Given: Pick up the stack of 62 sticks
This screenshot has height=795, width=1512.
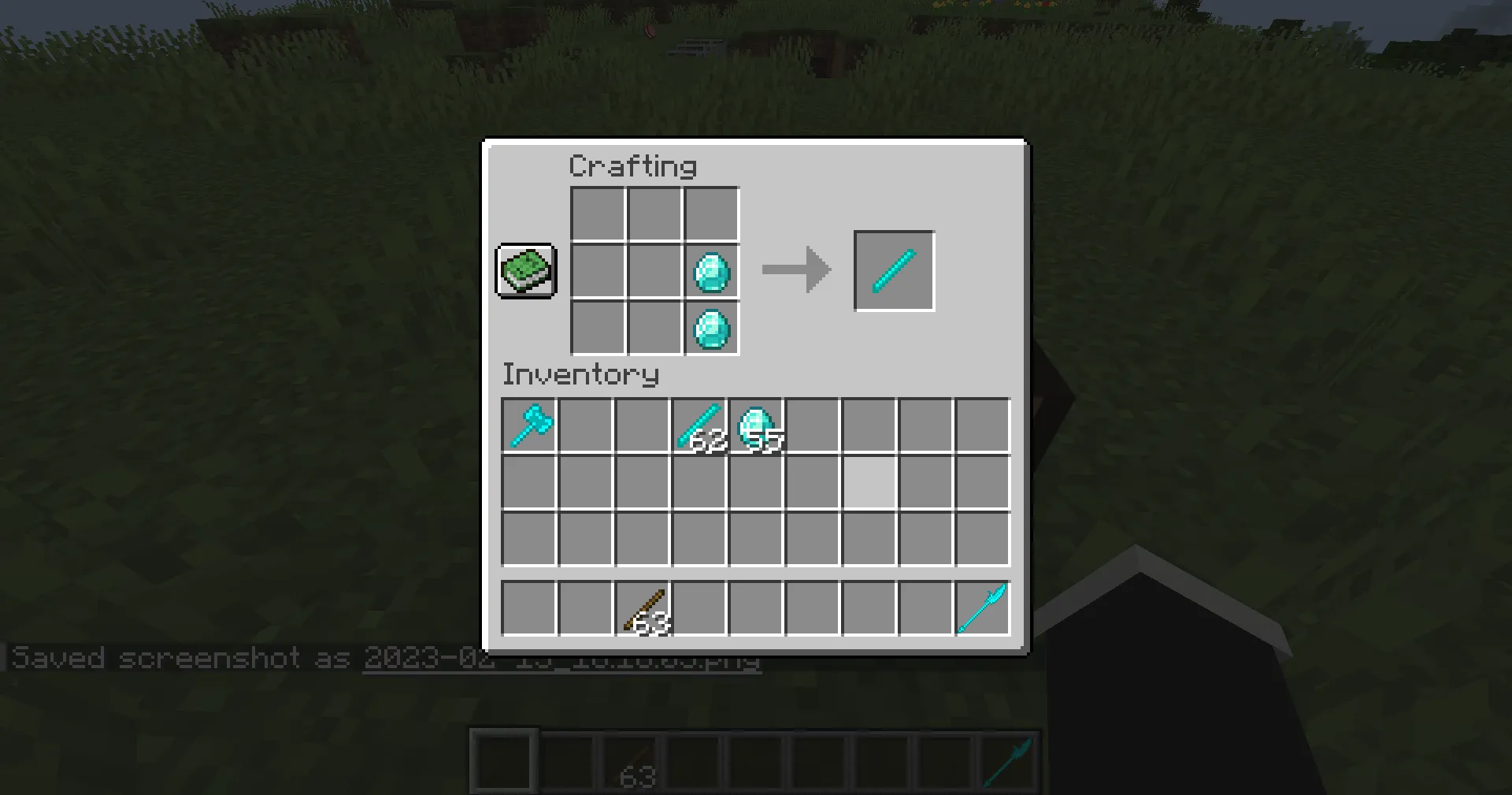Looking at the screenshot, I should tap(699, 425).
